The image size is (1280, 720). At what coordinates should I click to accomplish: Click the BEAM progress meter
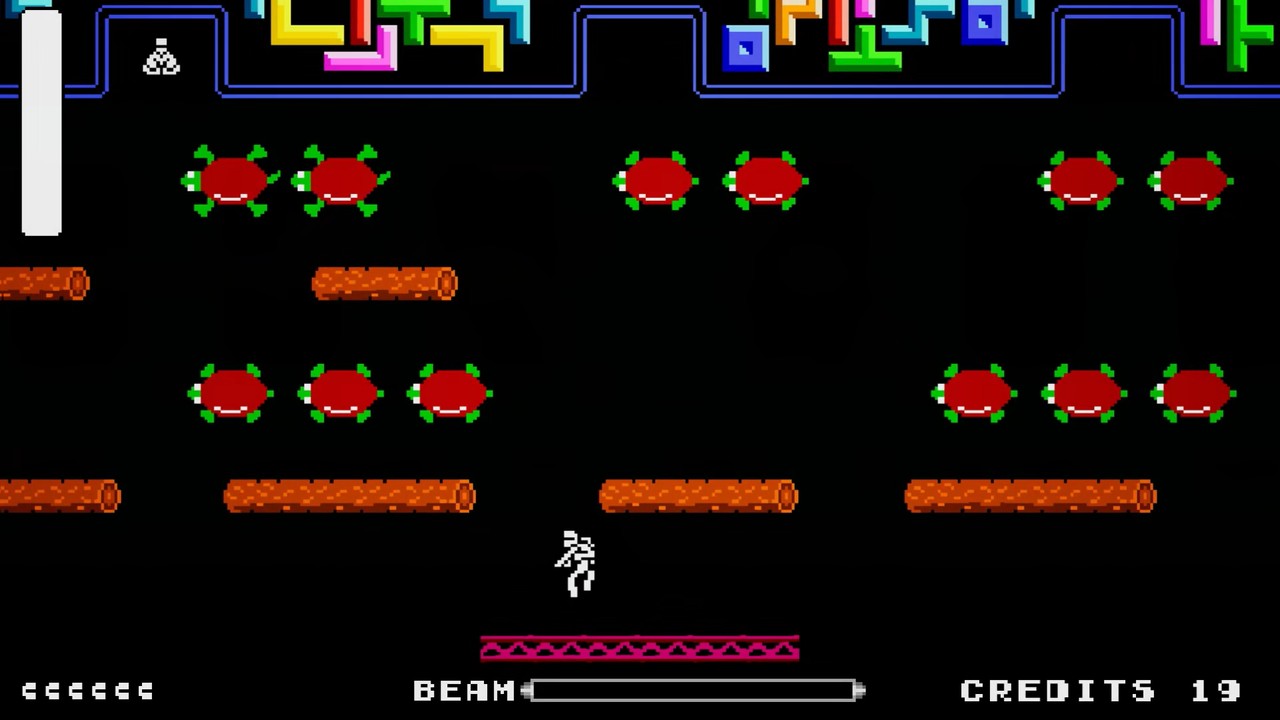coord(695,690)
